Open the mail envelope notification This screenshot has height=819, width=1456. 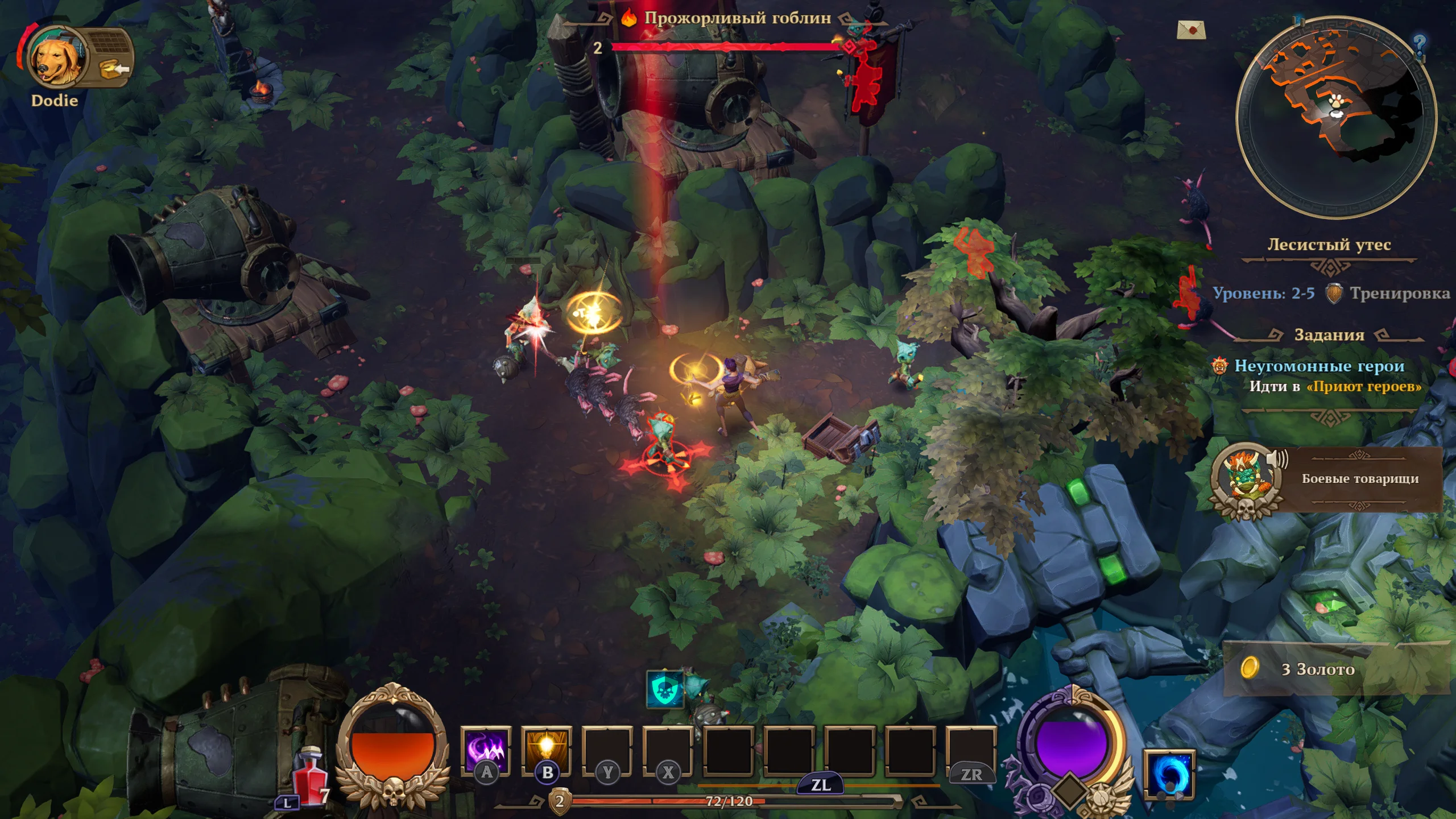pyautogui.click(x=1191, y=30)
